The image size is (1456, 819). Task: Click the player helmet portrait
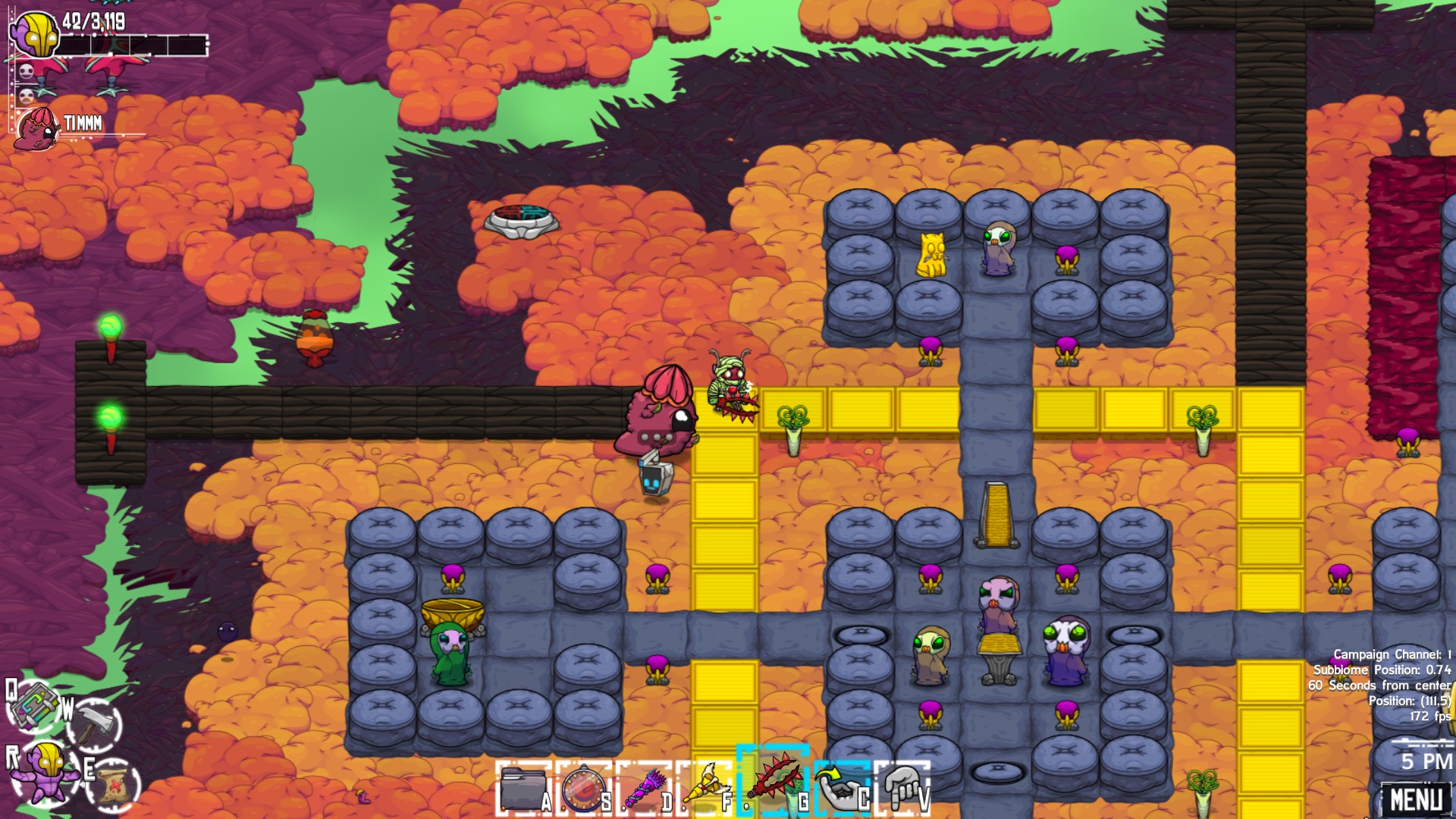[x=35, y=33]
